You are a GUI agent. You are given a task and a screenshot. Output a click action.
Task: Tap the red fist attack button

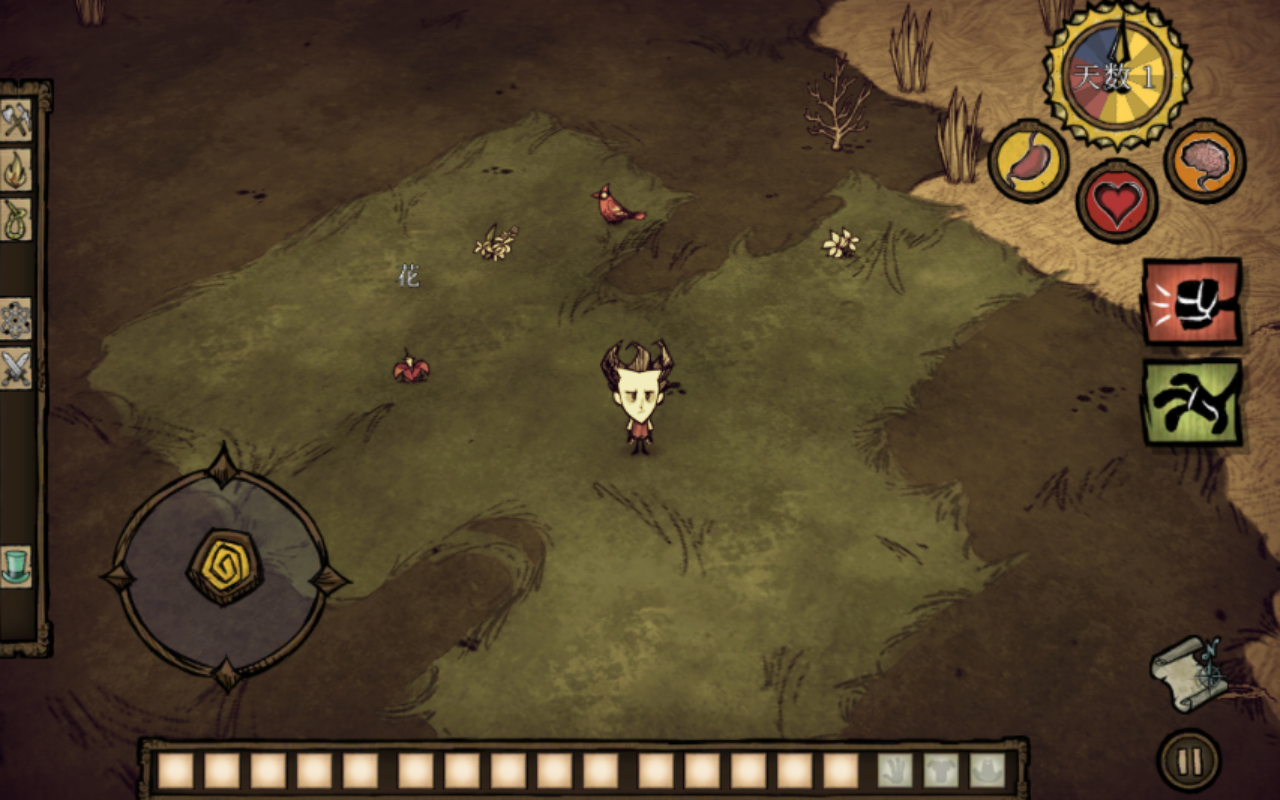pos(1192,301)
